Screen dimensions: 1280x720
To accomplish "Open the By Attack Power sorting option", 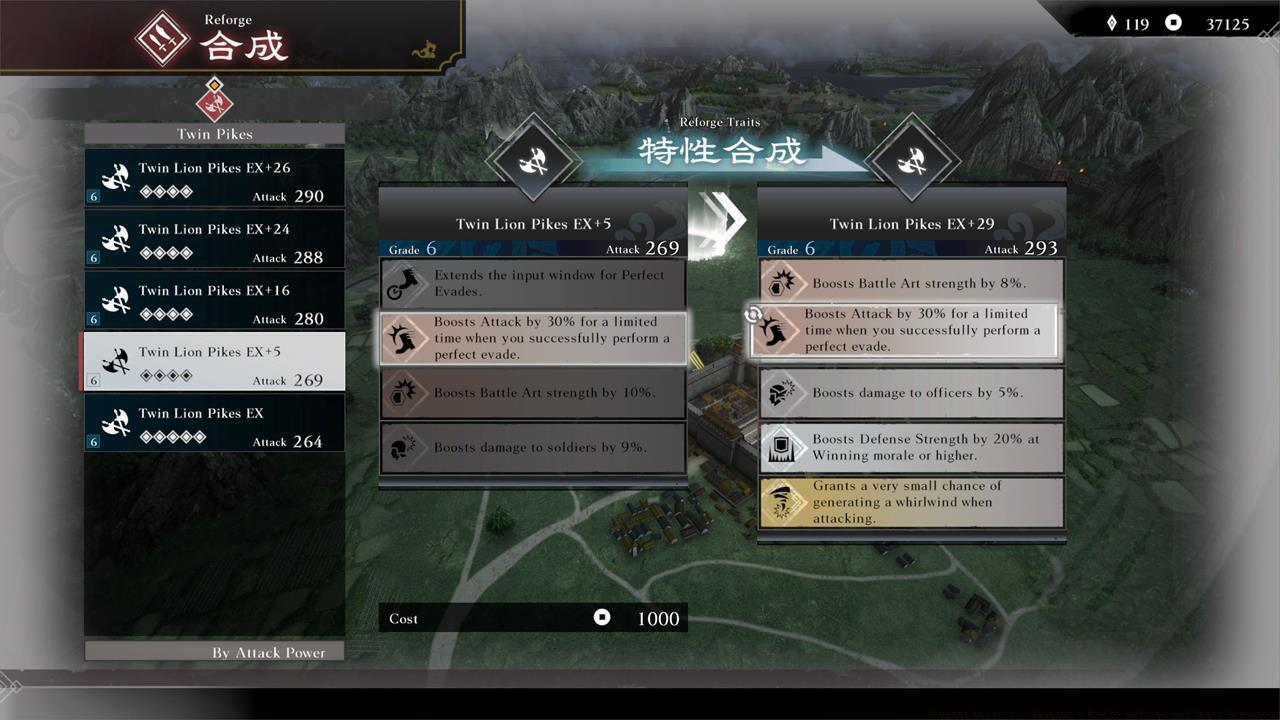I will click(214, 652).
